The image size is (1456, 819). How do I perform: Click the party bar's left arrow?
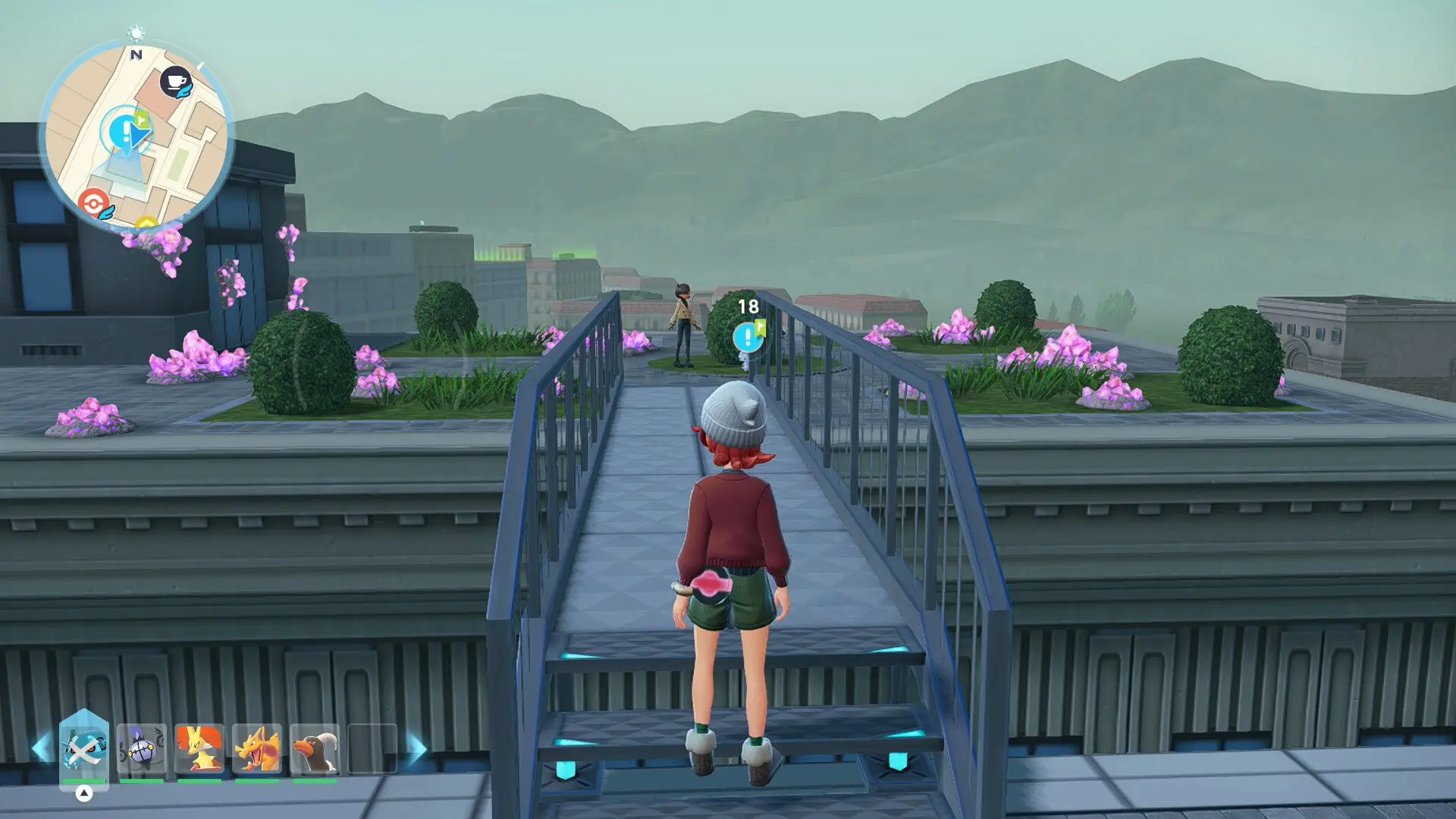pyautogui.click(x=41, y=748)
